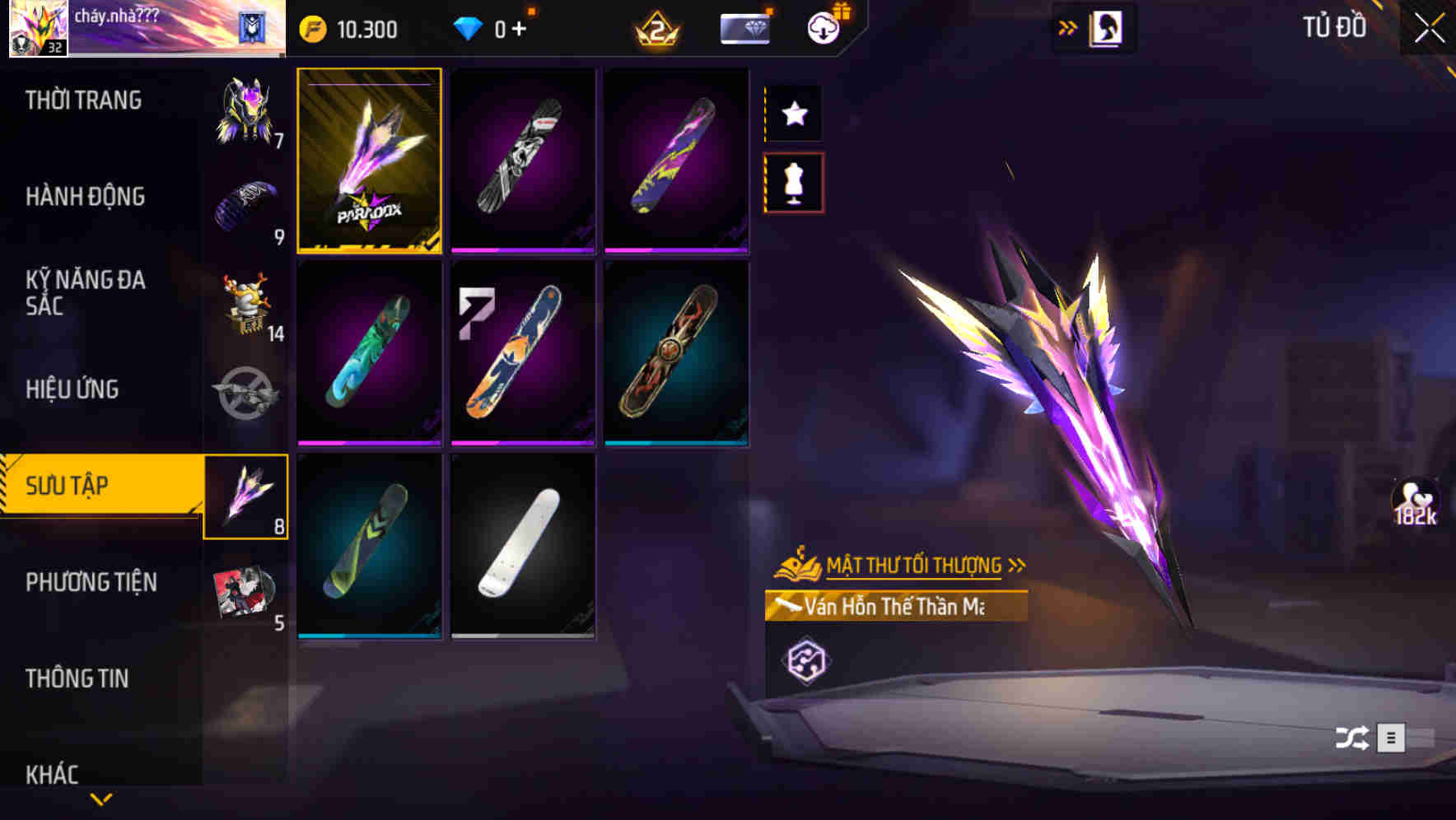
Task: Select the surfboard collection category icon
Action: 246,496
